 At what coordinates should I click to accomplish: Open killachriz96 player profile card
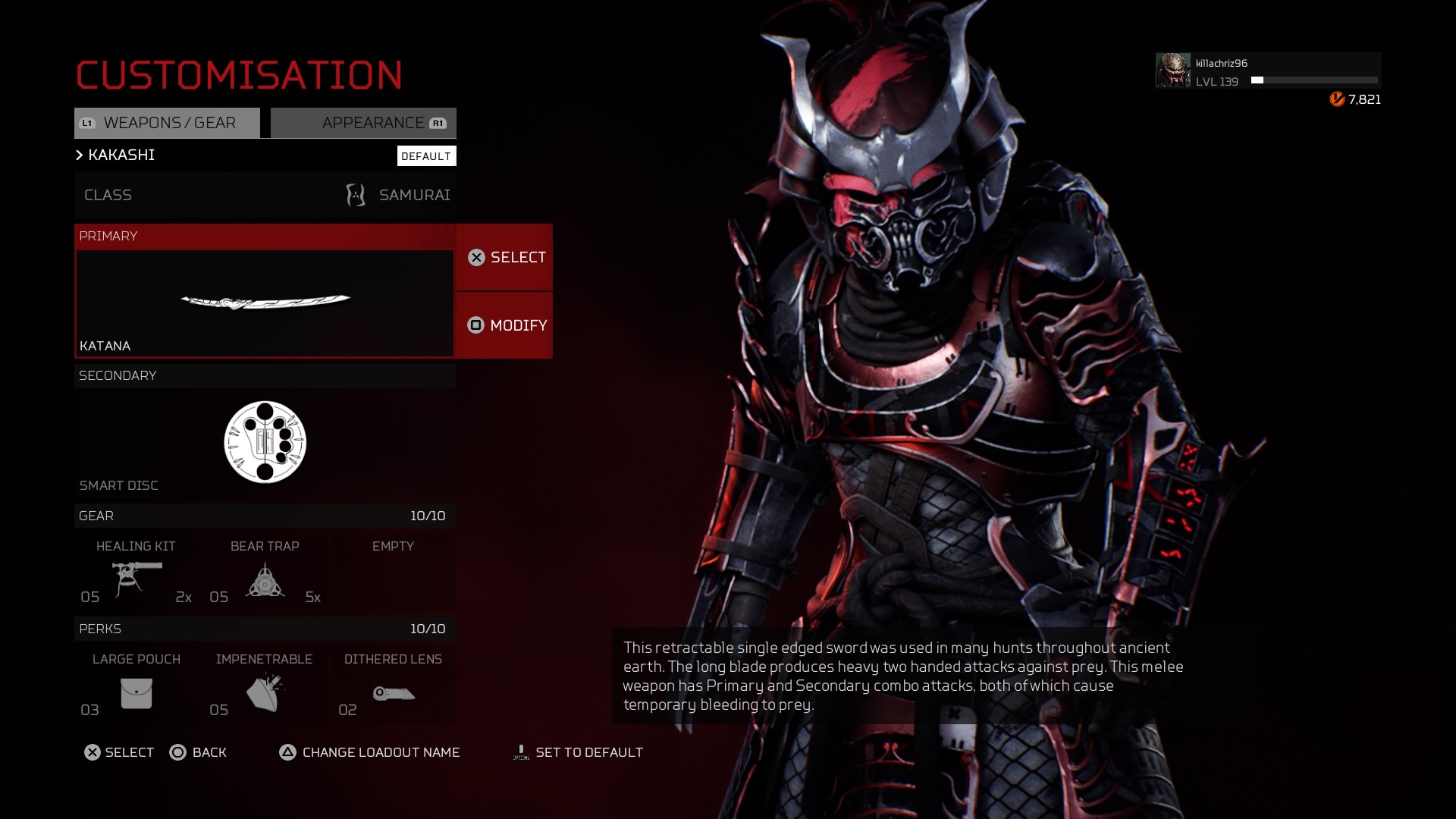[1268, 71]
